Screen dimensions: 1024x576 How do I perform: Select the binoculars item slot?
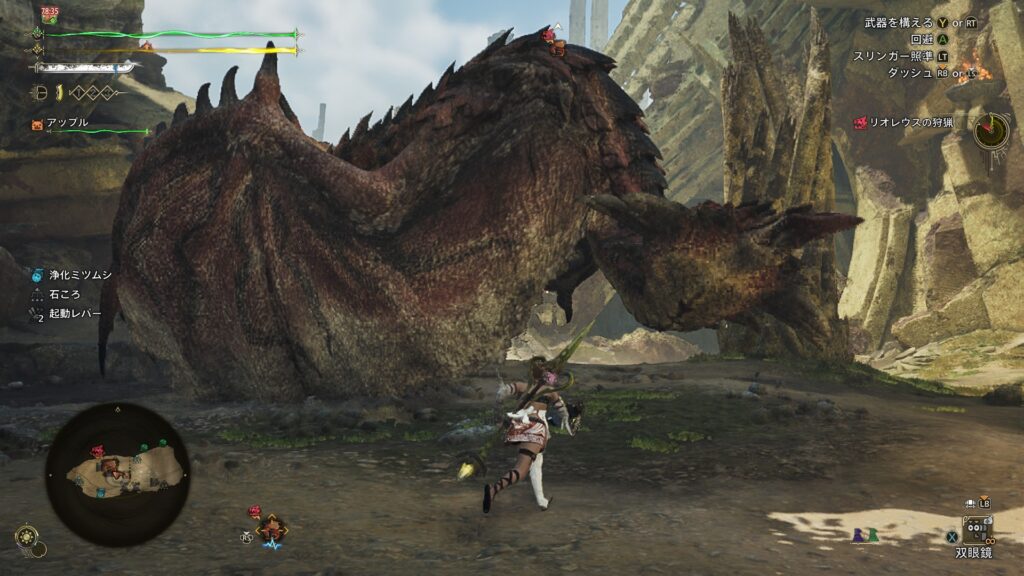[x=976, y=528]
